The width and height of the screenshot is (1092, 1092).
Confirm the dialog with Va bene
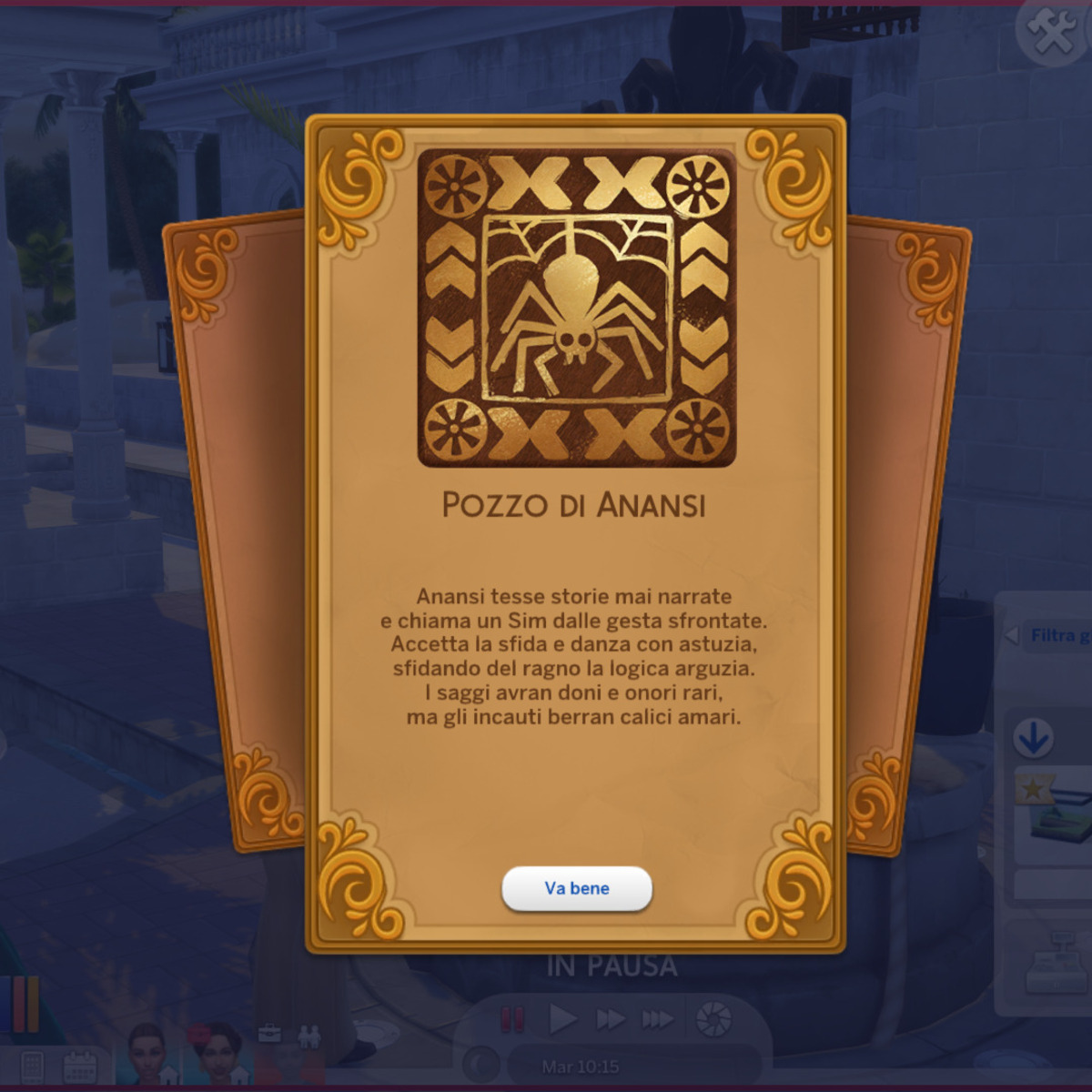pos(577,888)
